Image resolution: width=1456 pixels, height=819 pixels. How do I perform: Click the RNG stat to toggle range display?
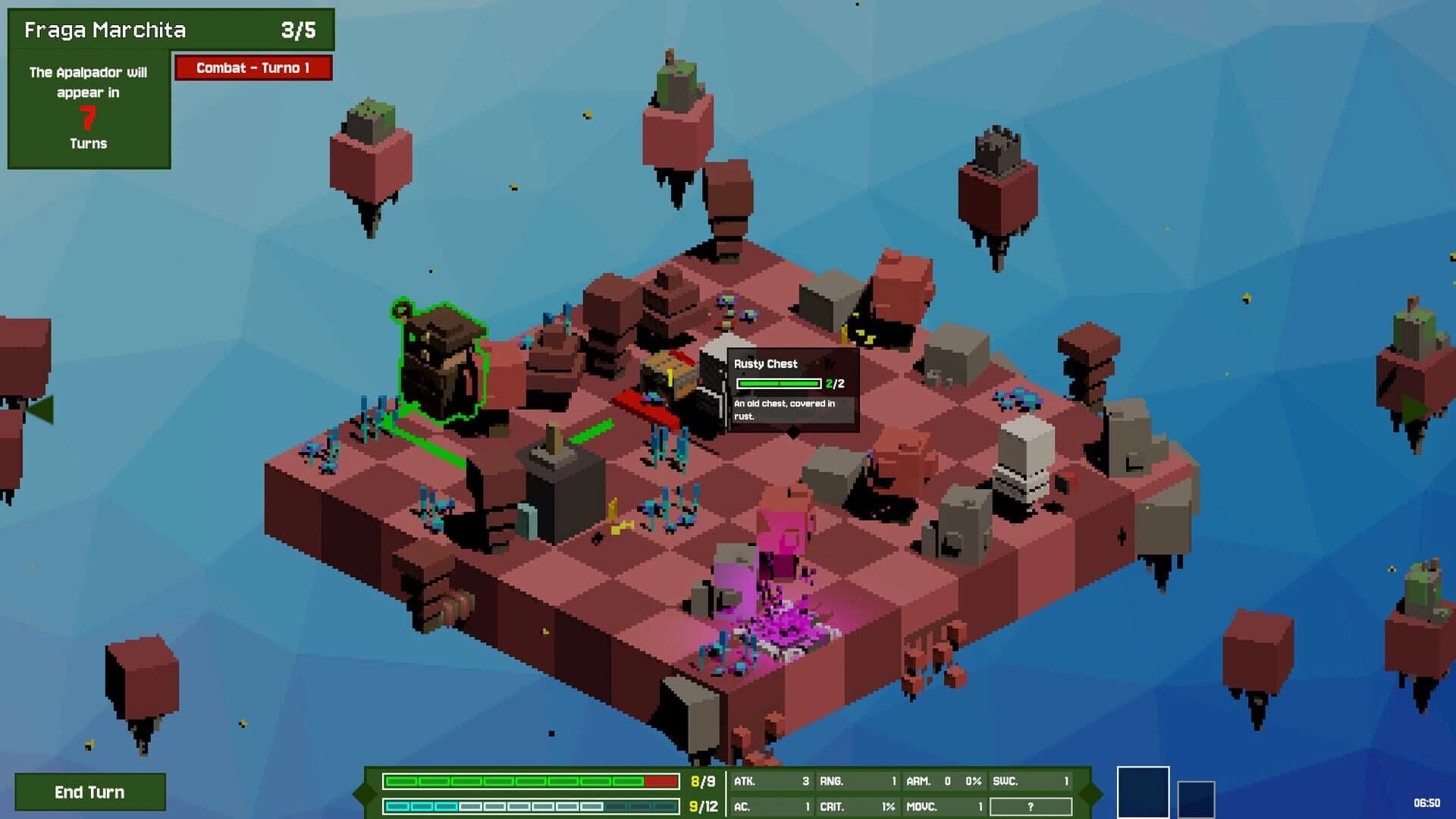(x=857, y=779)
